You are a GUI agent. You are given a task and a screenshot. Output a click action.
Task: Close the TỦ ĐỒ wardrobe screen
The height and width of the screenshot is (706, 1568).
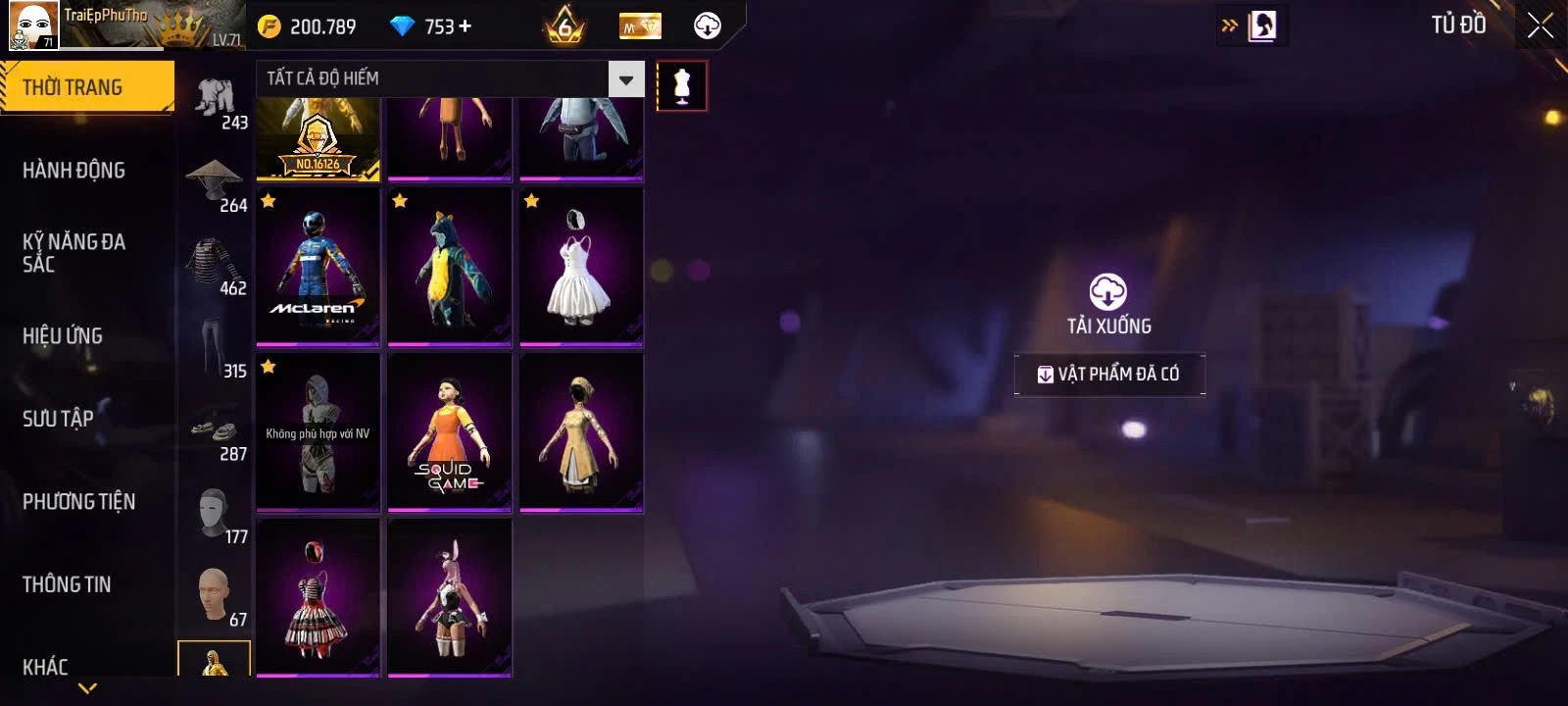pos(1540,25)
